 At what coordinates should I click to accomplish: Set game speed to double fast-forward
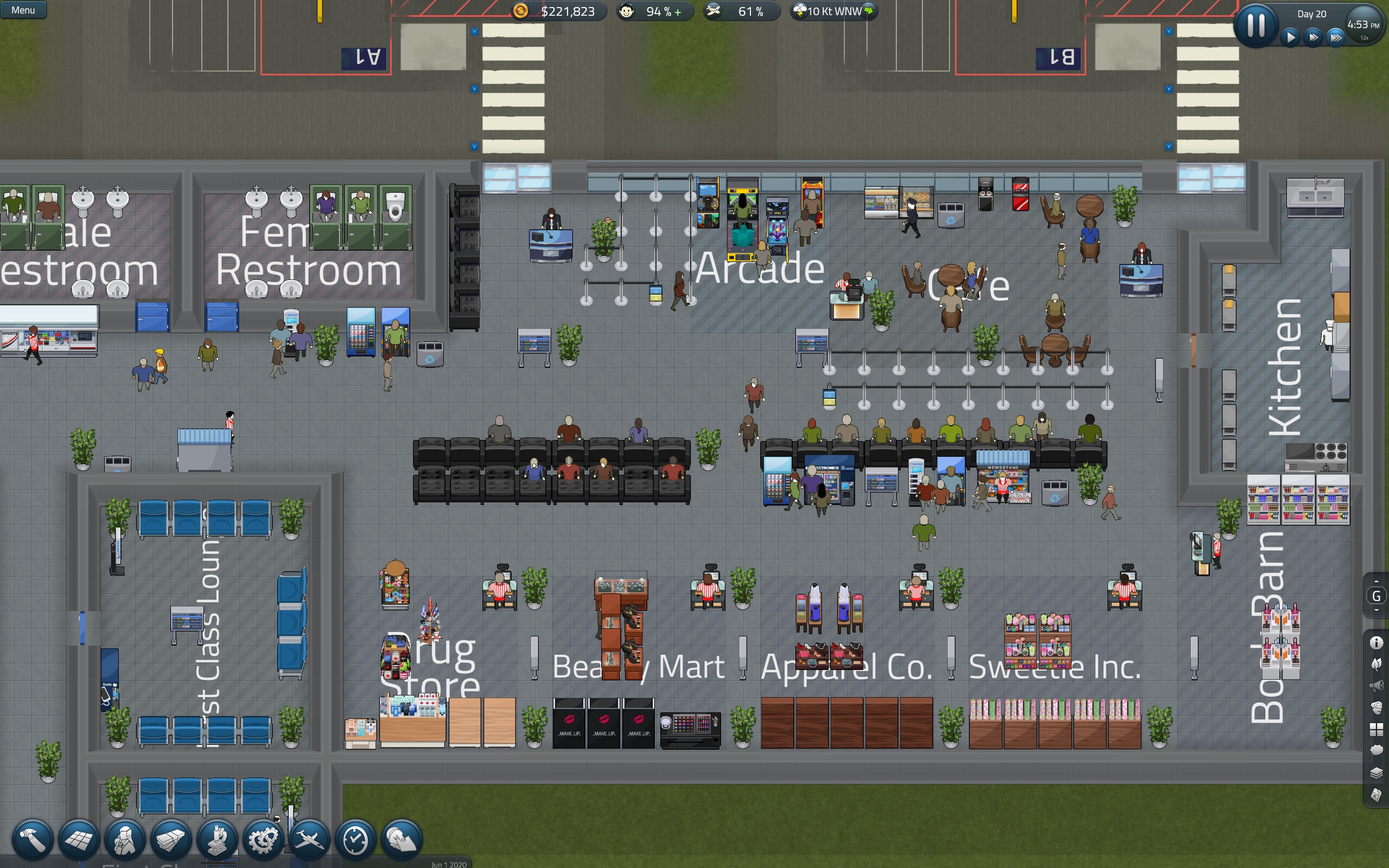click(1313, 38)
